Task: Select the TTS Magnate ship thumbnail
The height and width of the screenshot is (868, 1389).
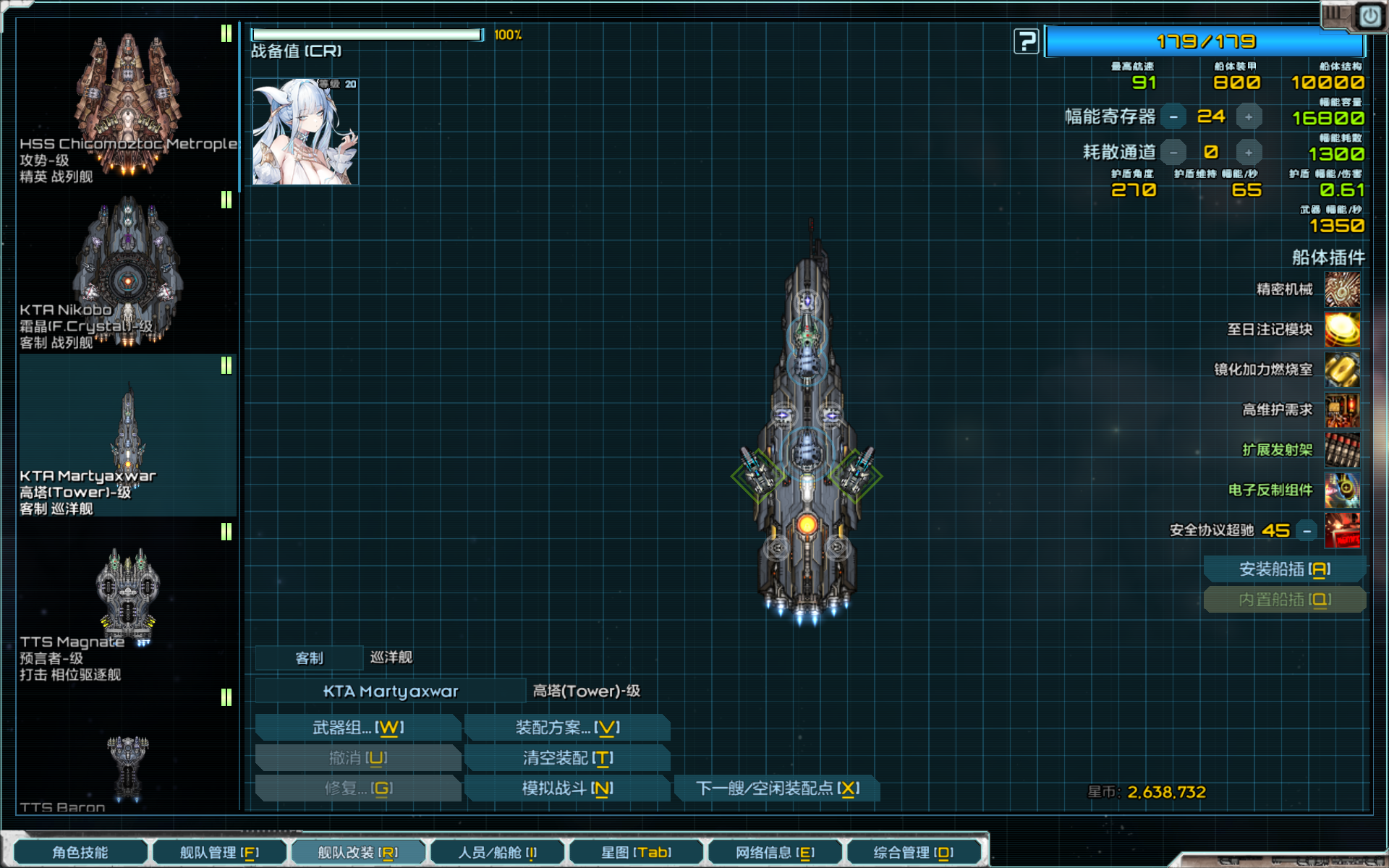Action: point(127,593)
